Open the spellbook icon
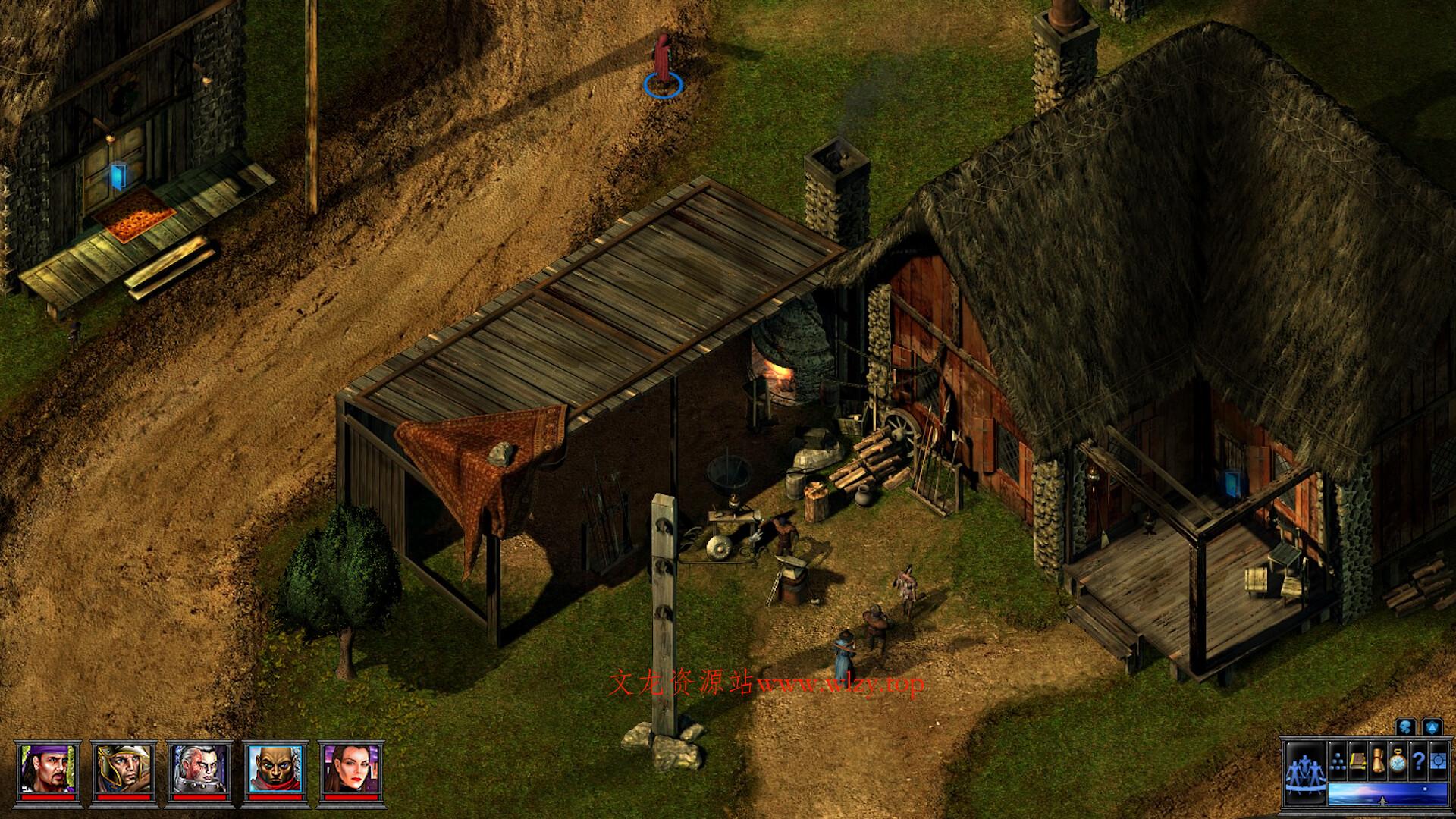Image resolution: width=1456 pixels, height=819 pixels. pos(1357,762)
